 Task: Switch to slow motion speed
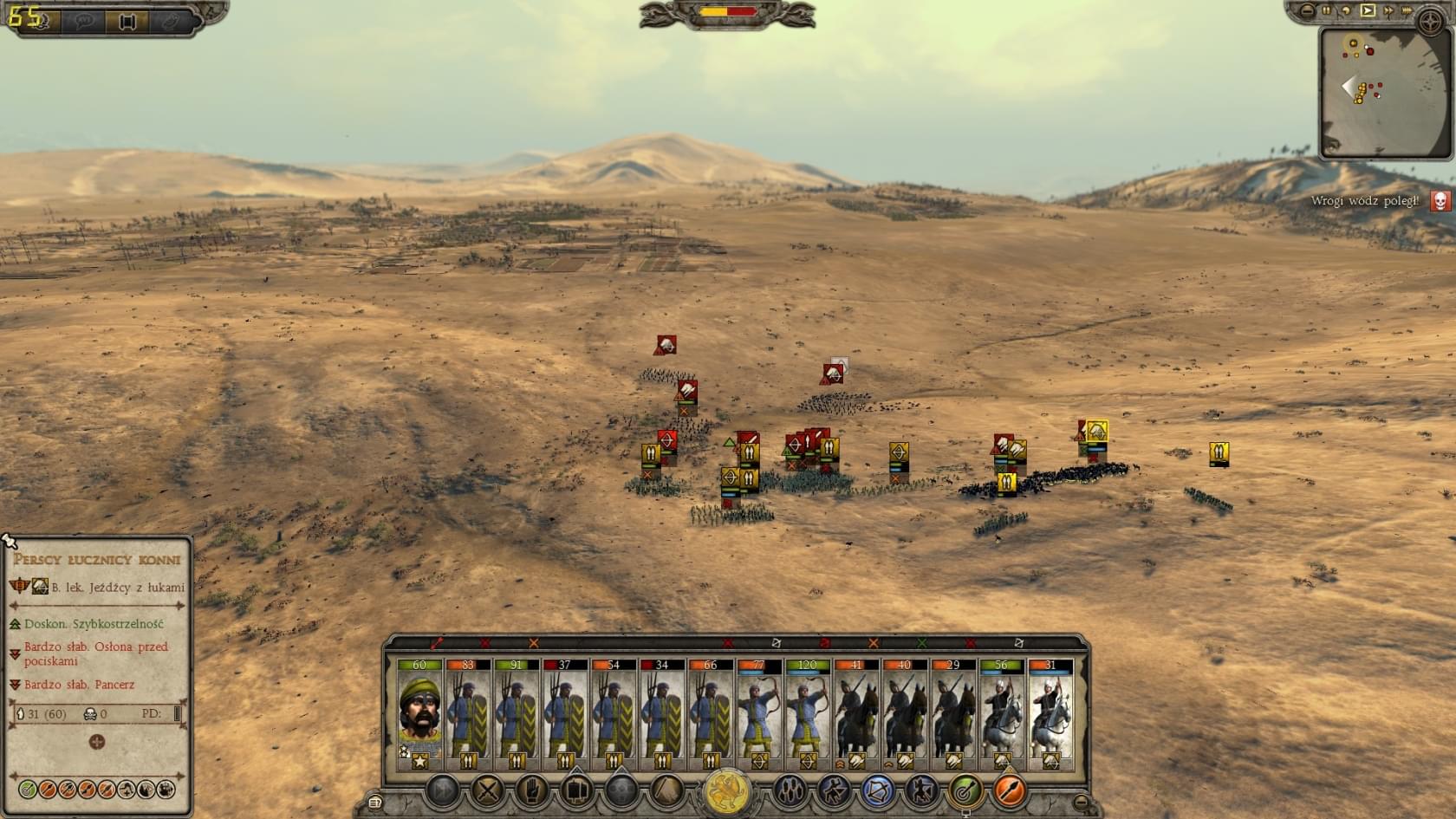pos(1346,11)
